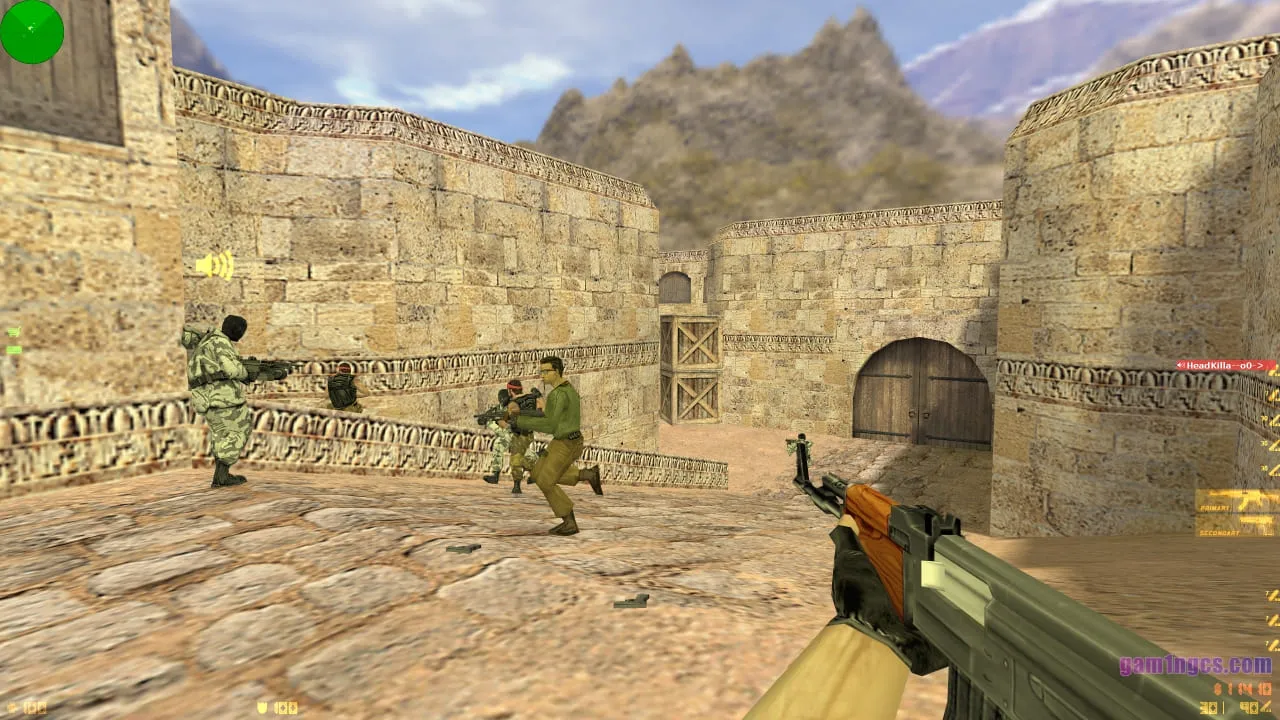Click the orange money counter display
Image resolution: width=1280 pixels, height=720 pixels.
(1245, 688)
